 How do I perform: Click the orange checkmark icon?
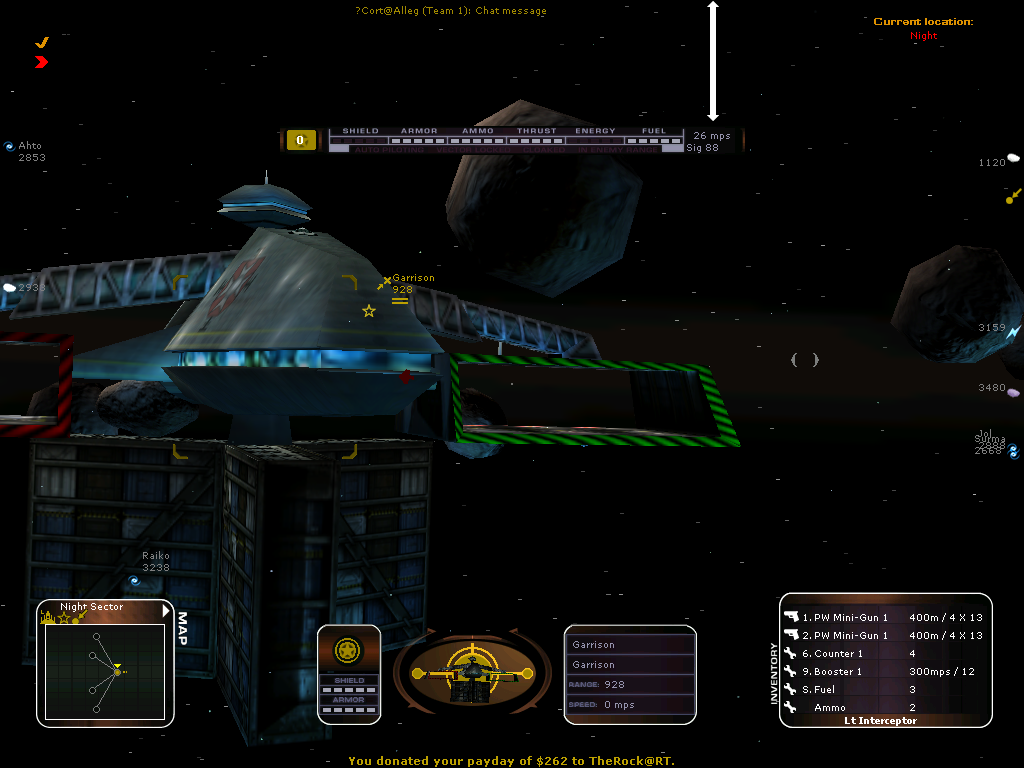coord(42,43)
